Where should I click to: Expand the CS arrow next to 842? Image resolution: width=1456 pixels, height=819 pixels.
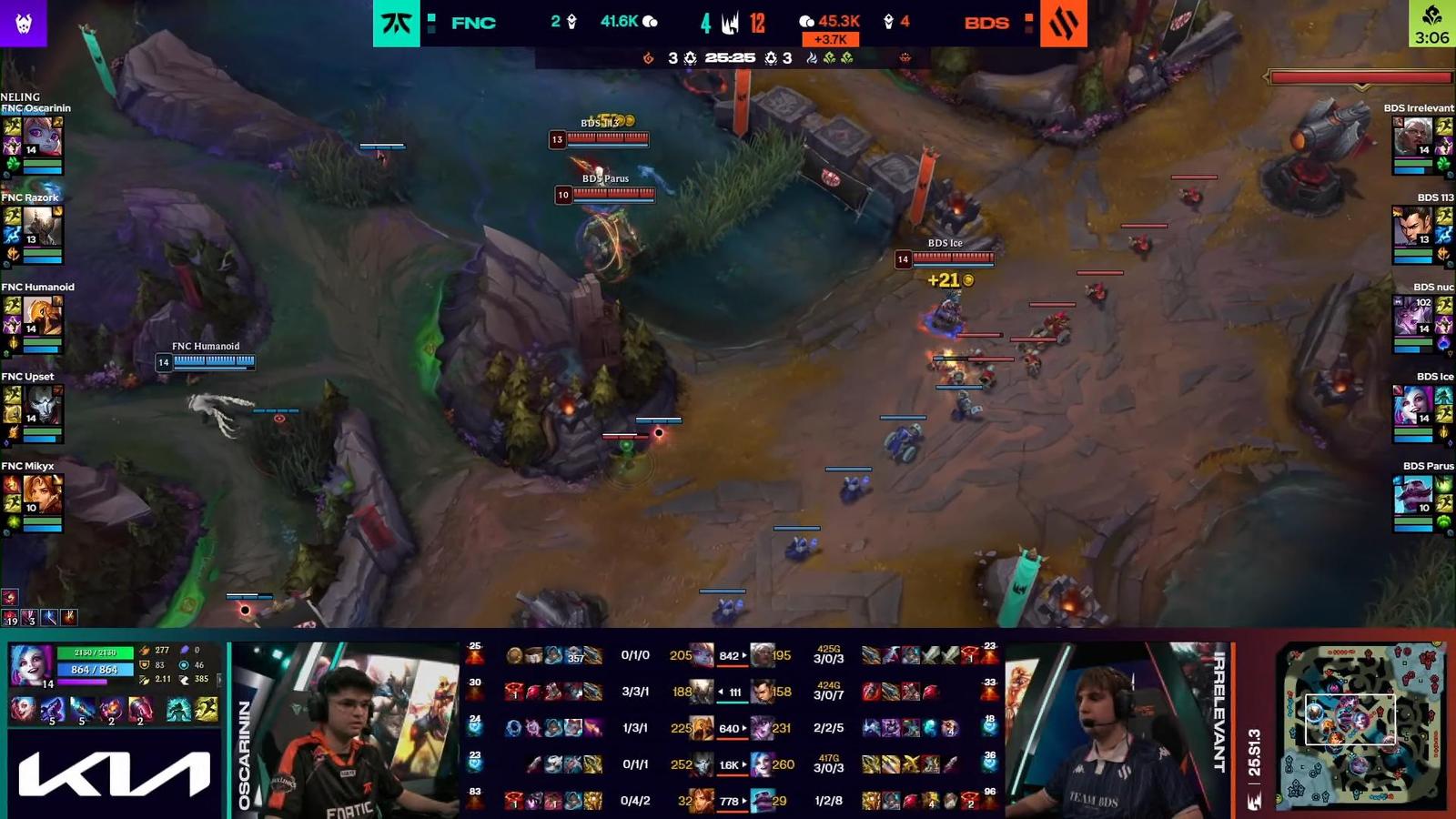(744, 655)
